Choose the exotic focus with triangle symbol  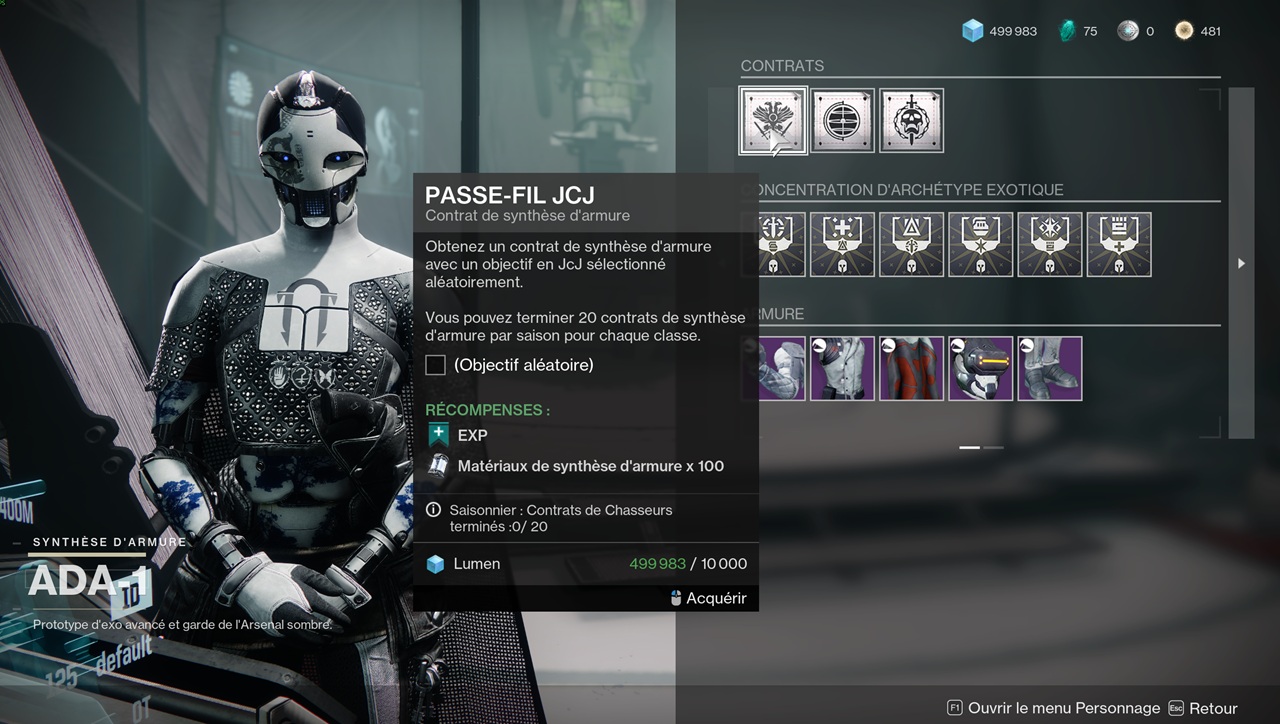coord(911,244)
